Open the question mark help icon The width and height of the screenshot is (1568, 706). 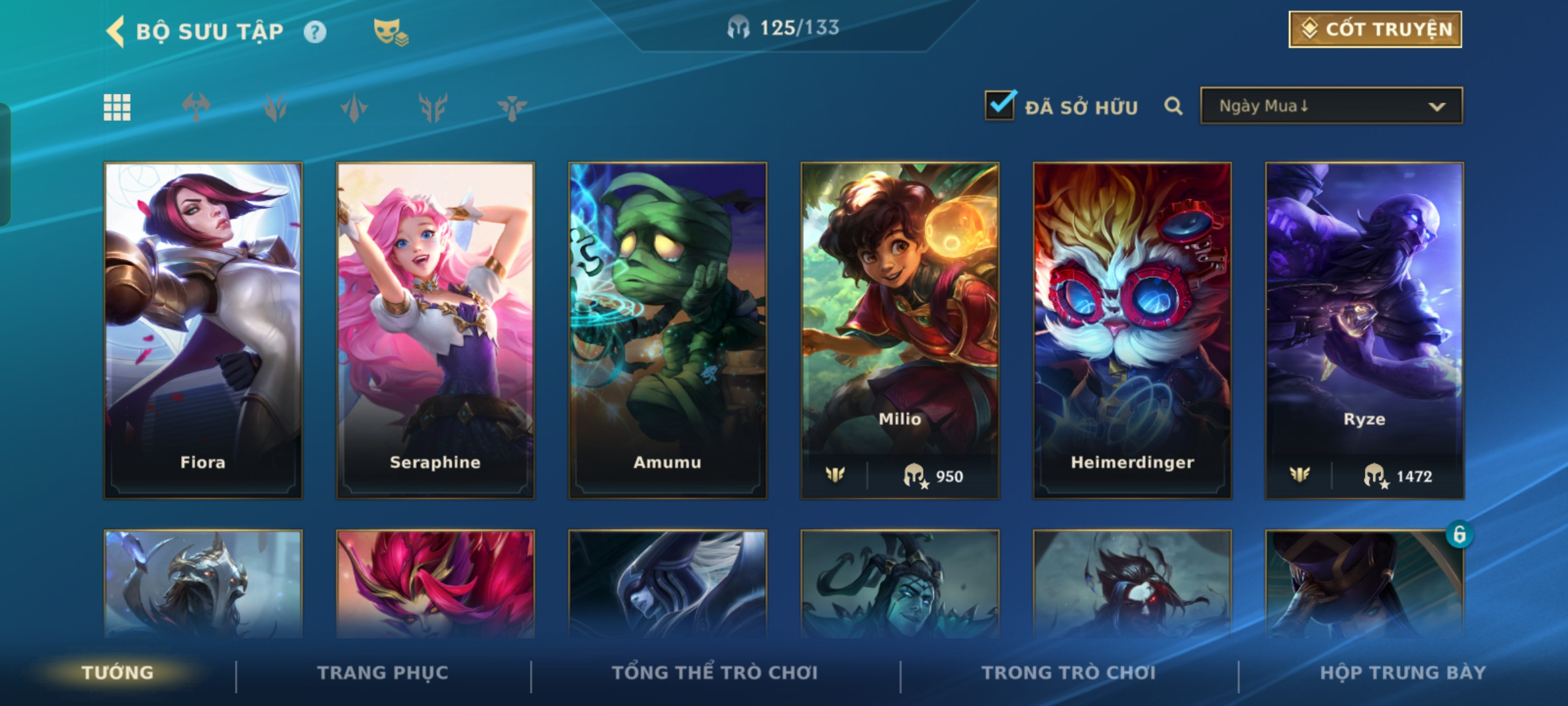315,32
